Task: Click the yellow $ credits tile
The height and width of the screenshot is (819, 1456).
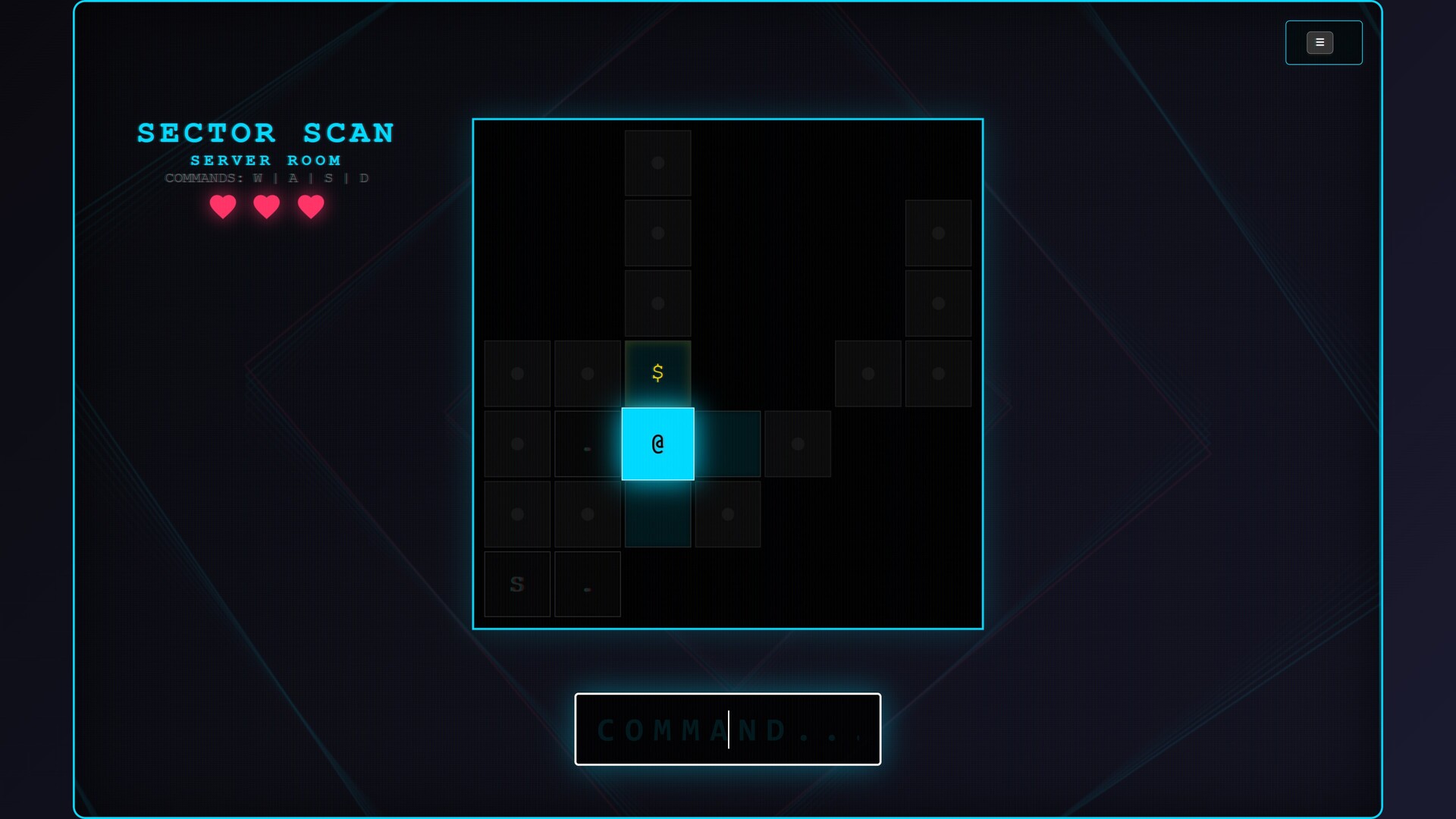Action: 657,372
